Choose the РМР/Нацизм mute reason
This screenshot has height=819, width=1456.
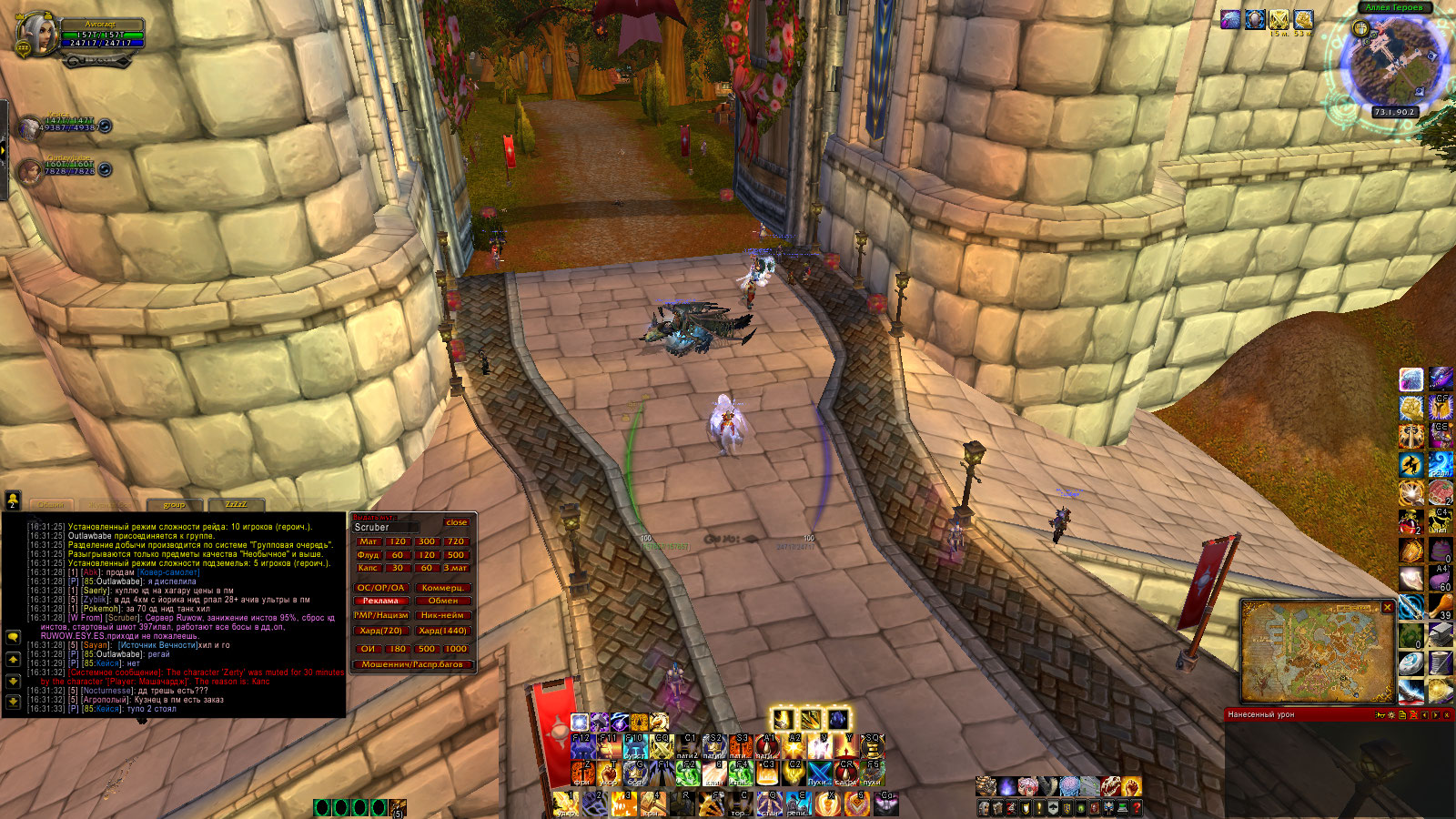click(x=380, y=615)
